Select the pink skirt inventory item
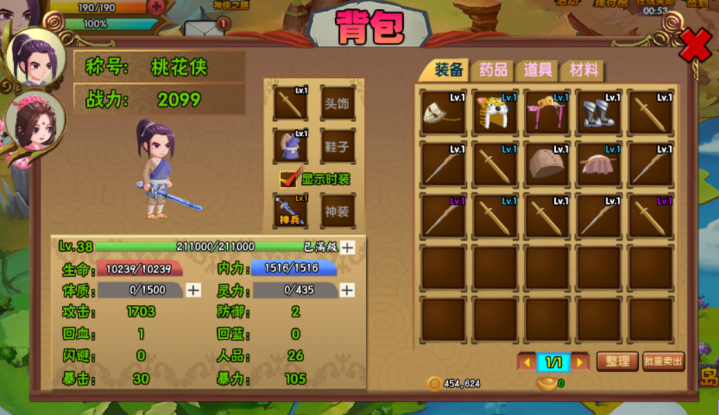The image size is (719, 415). point(598,164)
